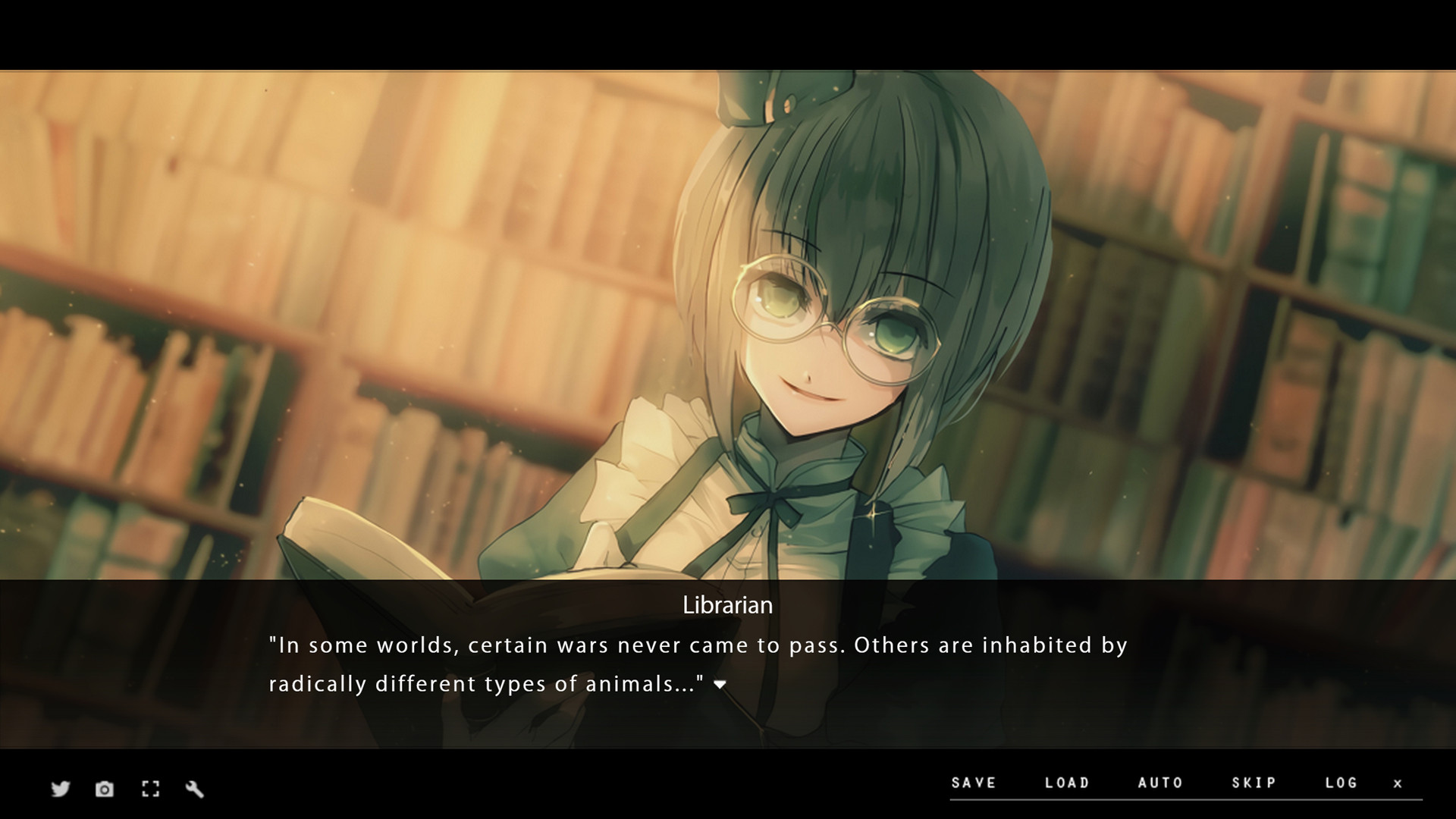Advance dialogue via the small arrow indicator
Screen dimensions: 1456x819
pyautogui.click(x=720, y=683)
